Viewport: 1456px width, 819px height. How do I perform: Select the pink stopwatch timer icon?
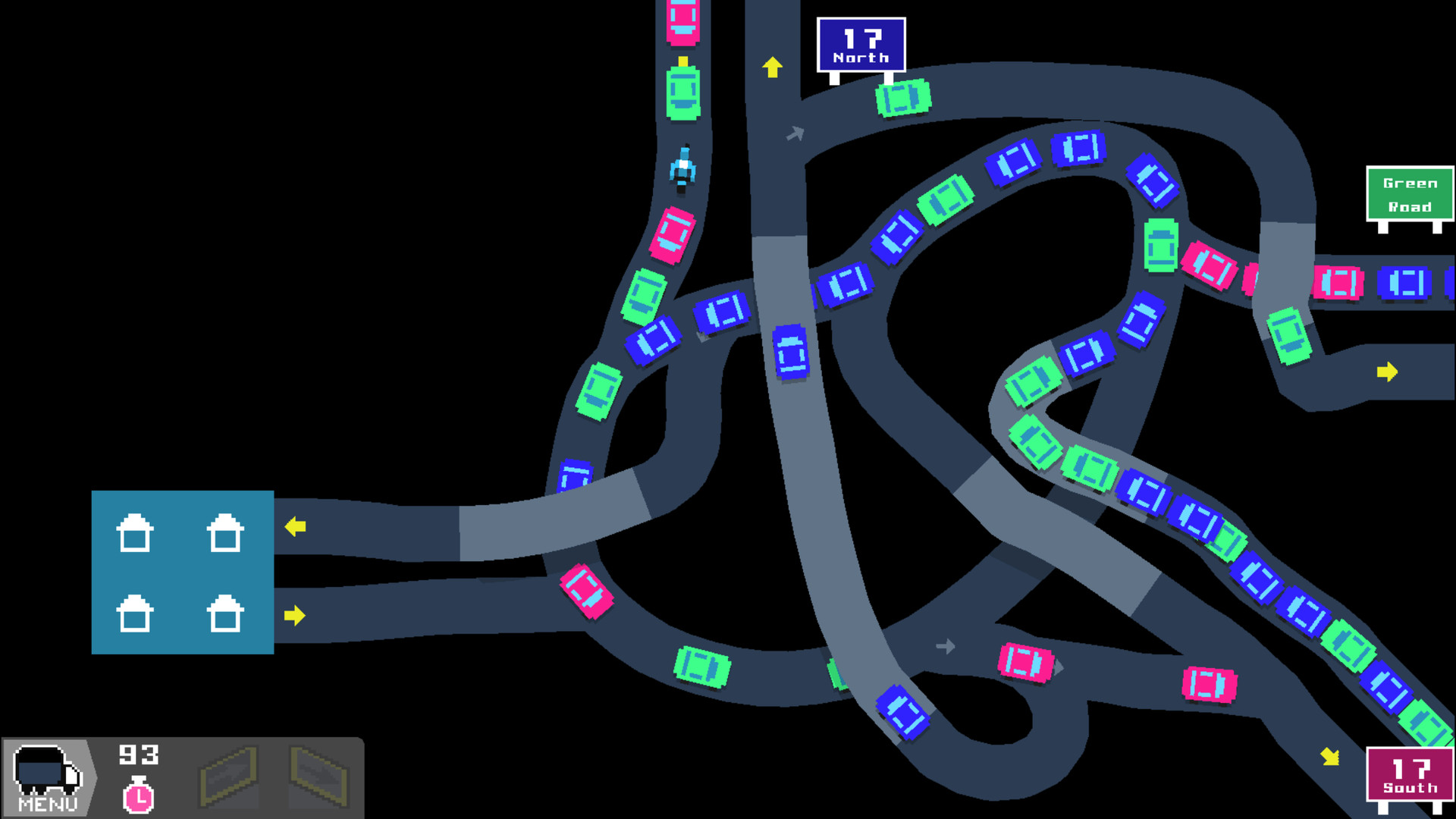(x=136, y=796)
